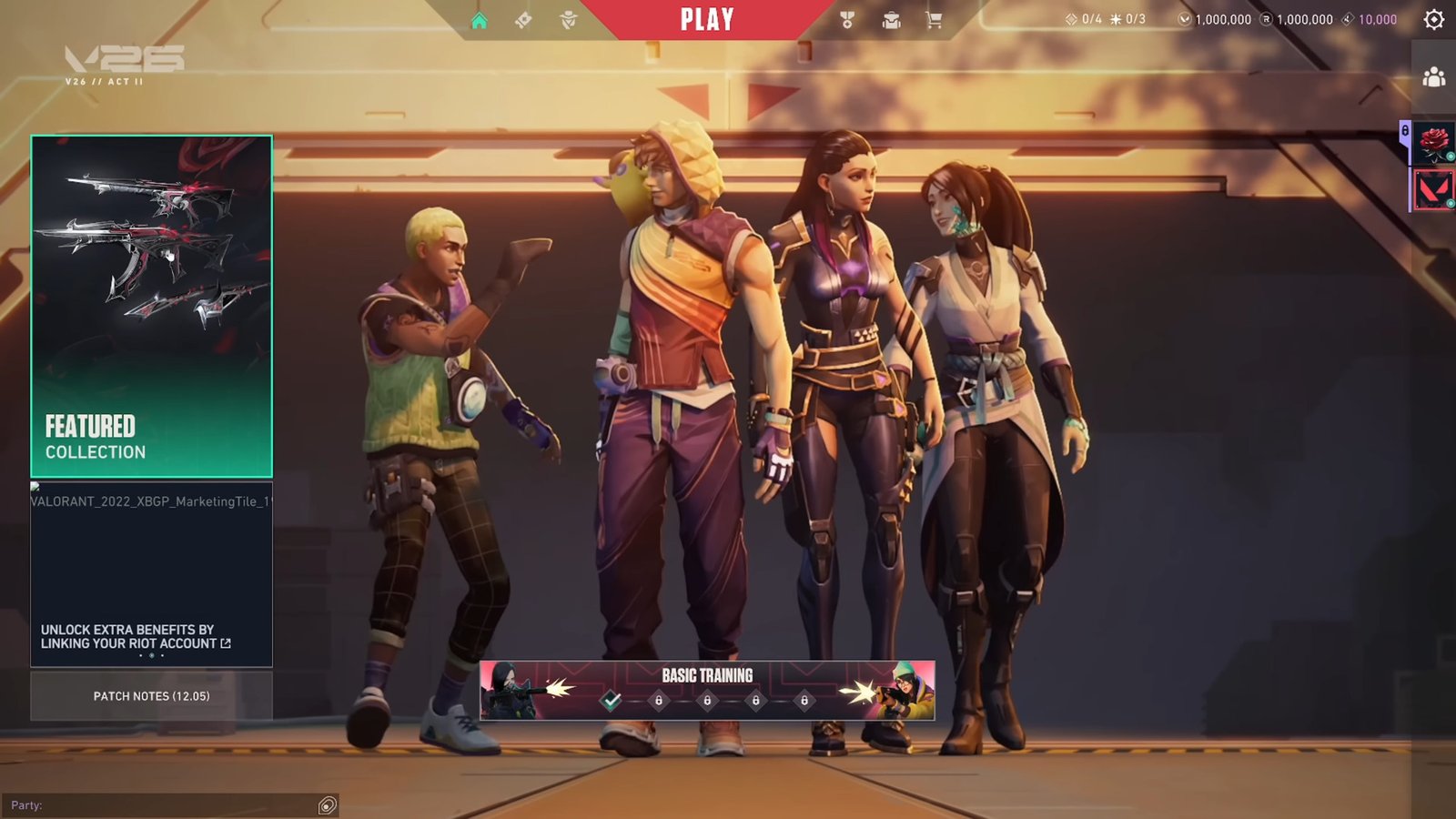Toggle the completed checkmark in Basic Training
The height and width of the screenshot is (819, 1456).
[x=612, y=700]
